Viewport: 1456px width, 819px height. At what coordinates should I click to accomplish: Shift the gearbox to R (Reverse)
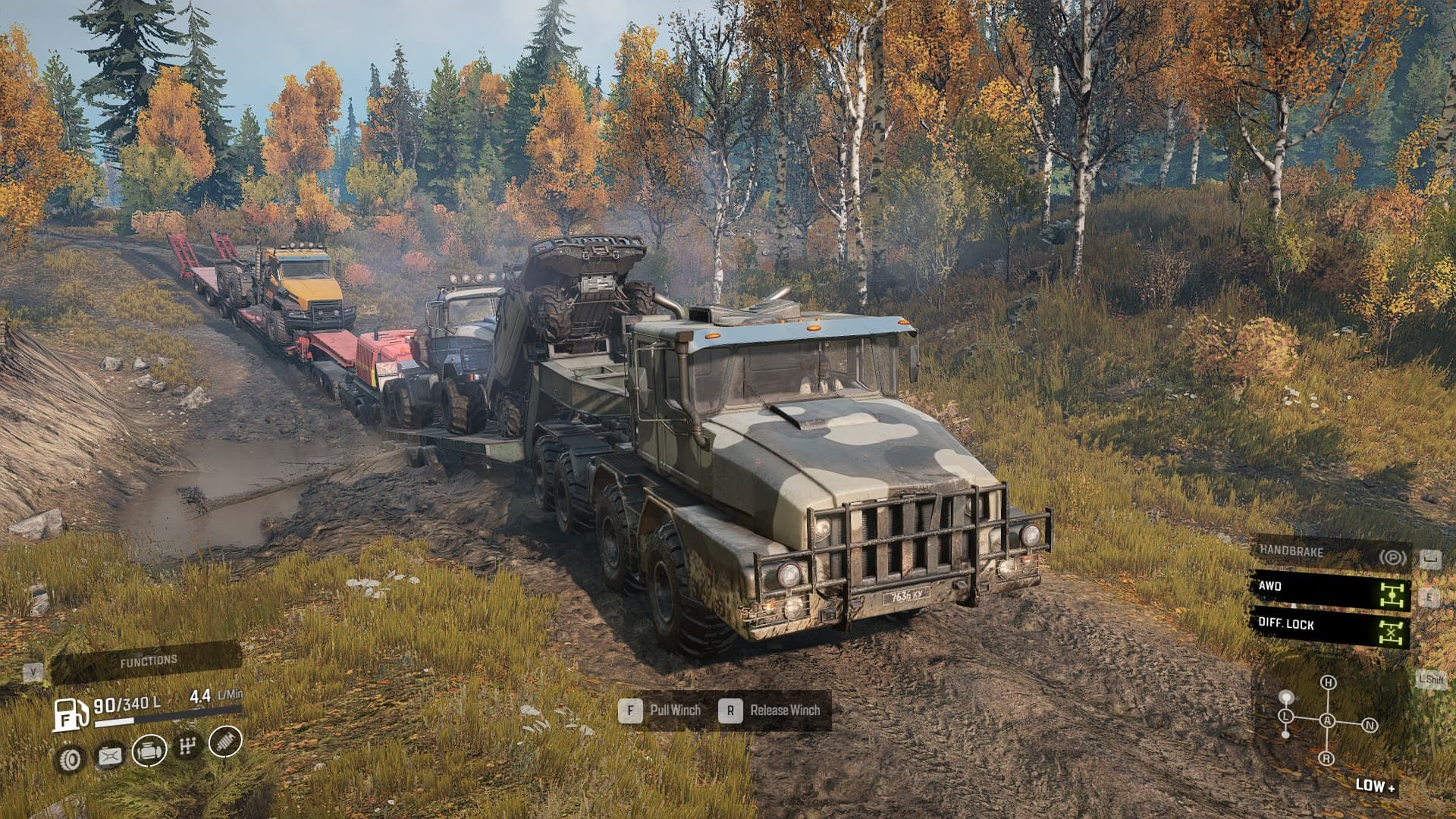tap(1326, 758)
